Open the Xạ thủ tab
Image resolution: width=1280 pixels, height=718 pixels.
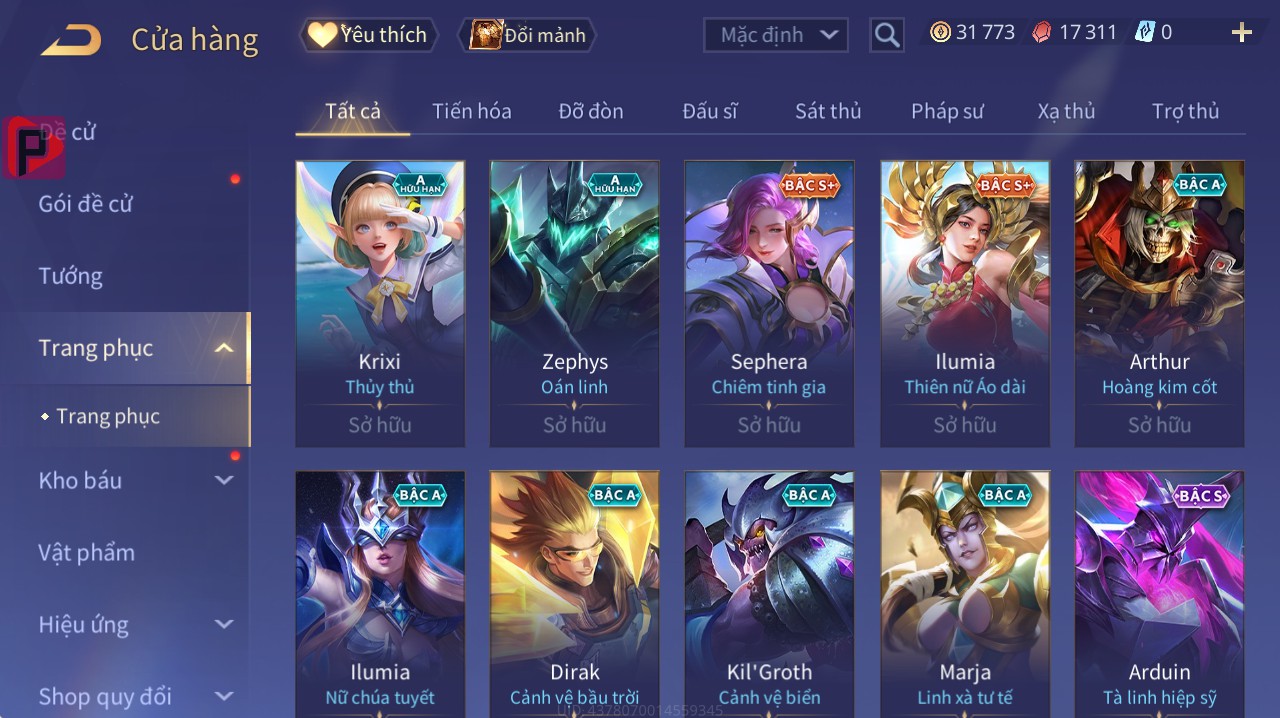pos(1066,111)
